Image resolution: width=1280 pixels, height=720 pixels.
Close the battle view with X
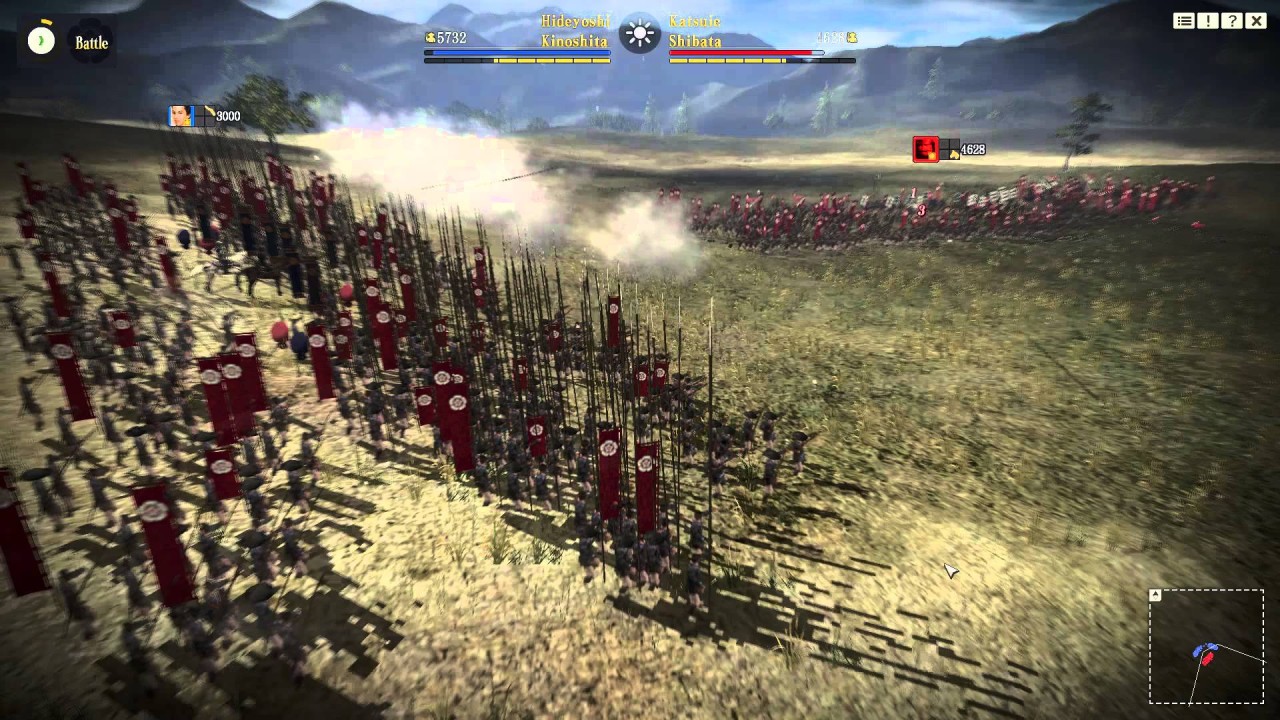point(1256,21)
